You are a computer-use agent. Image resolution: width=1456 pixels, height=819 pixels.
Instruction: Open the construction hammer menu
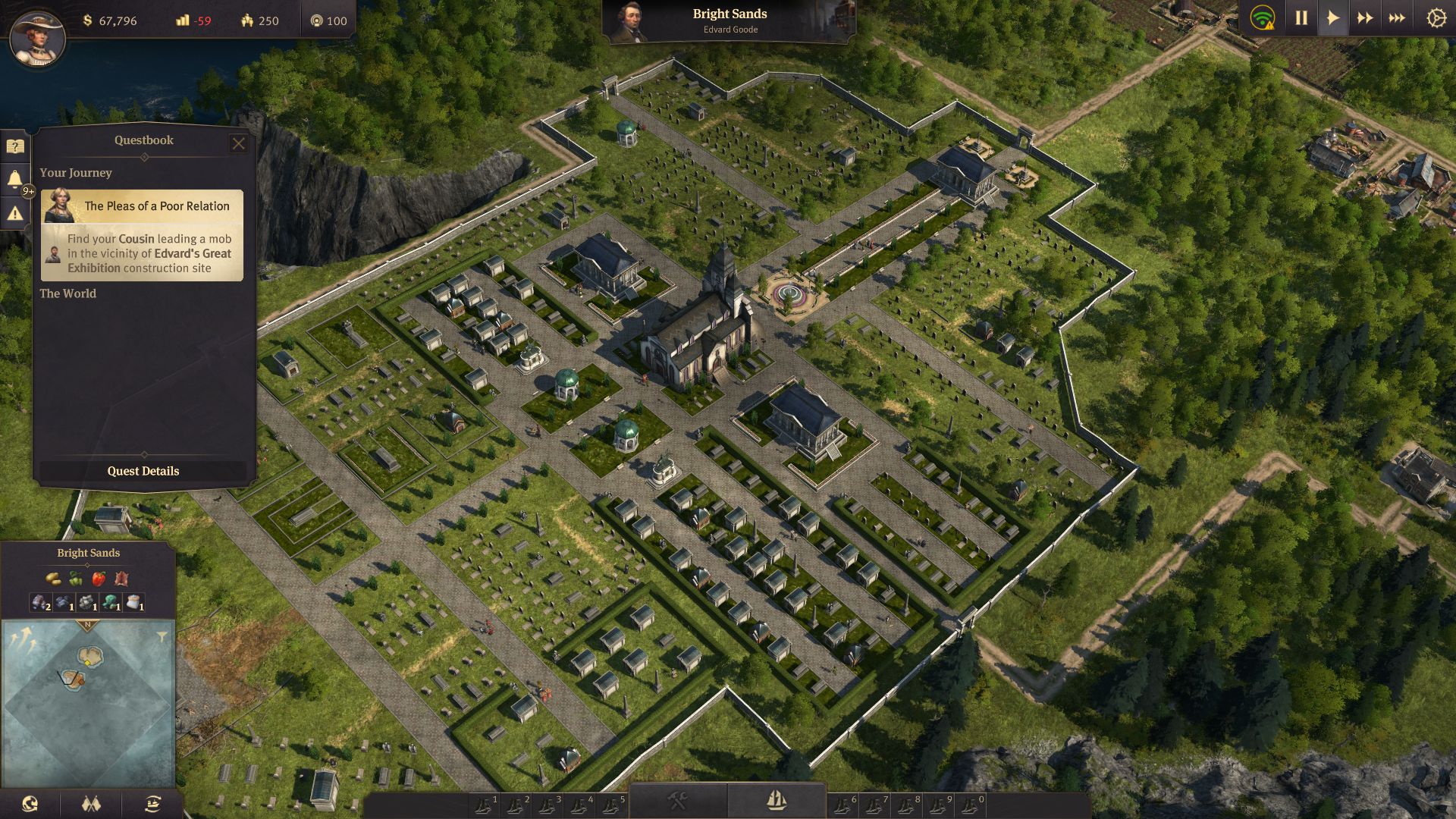coord(677,800)
